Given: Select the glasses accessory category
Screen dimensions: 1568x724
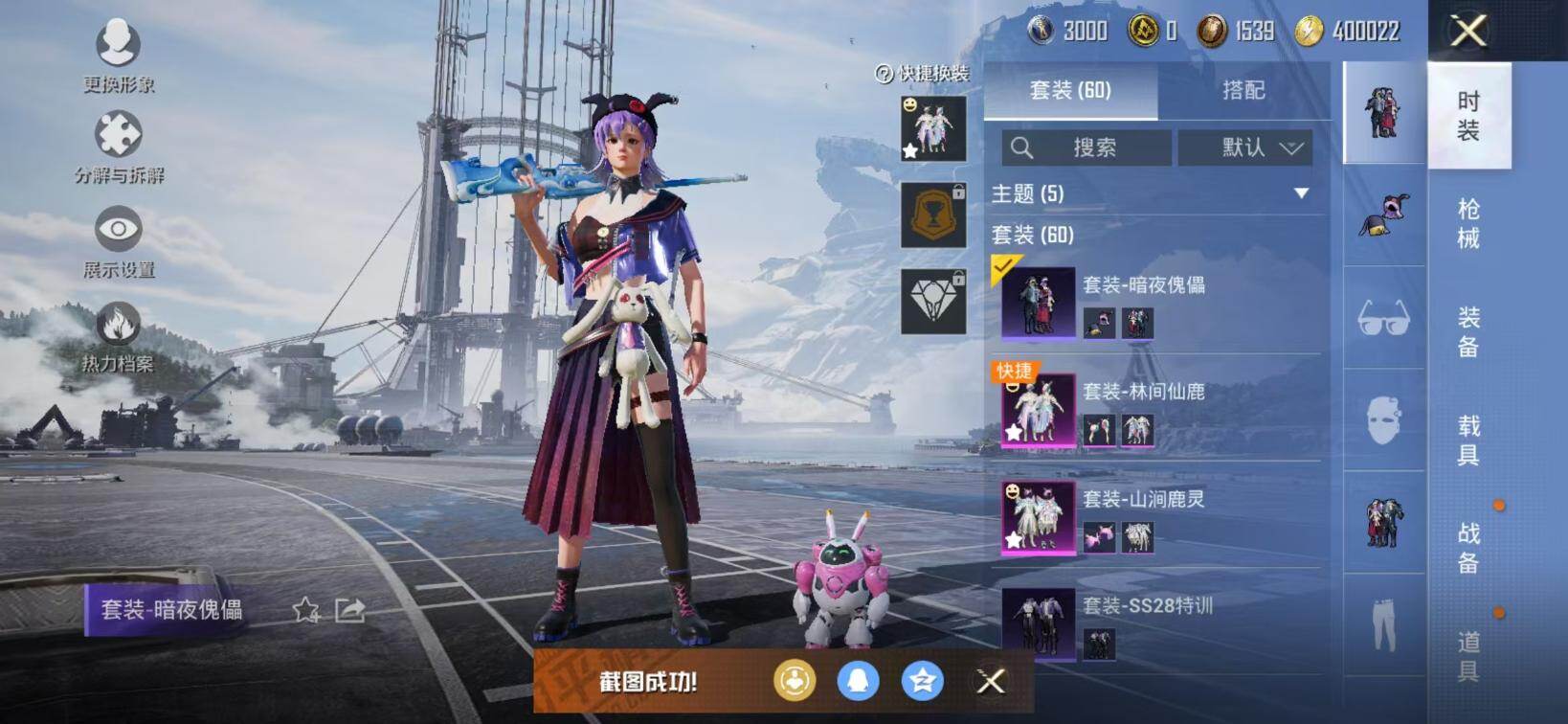Looking at the screenshot, I should 1384,317.
